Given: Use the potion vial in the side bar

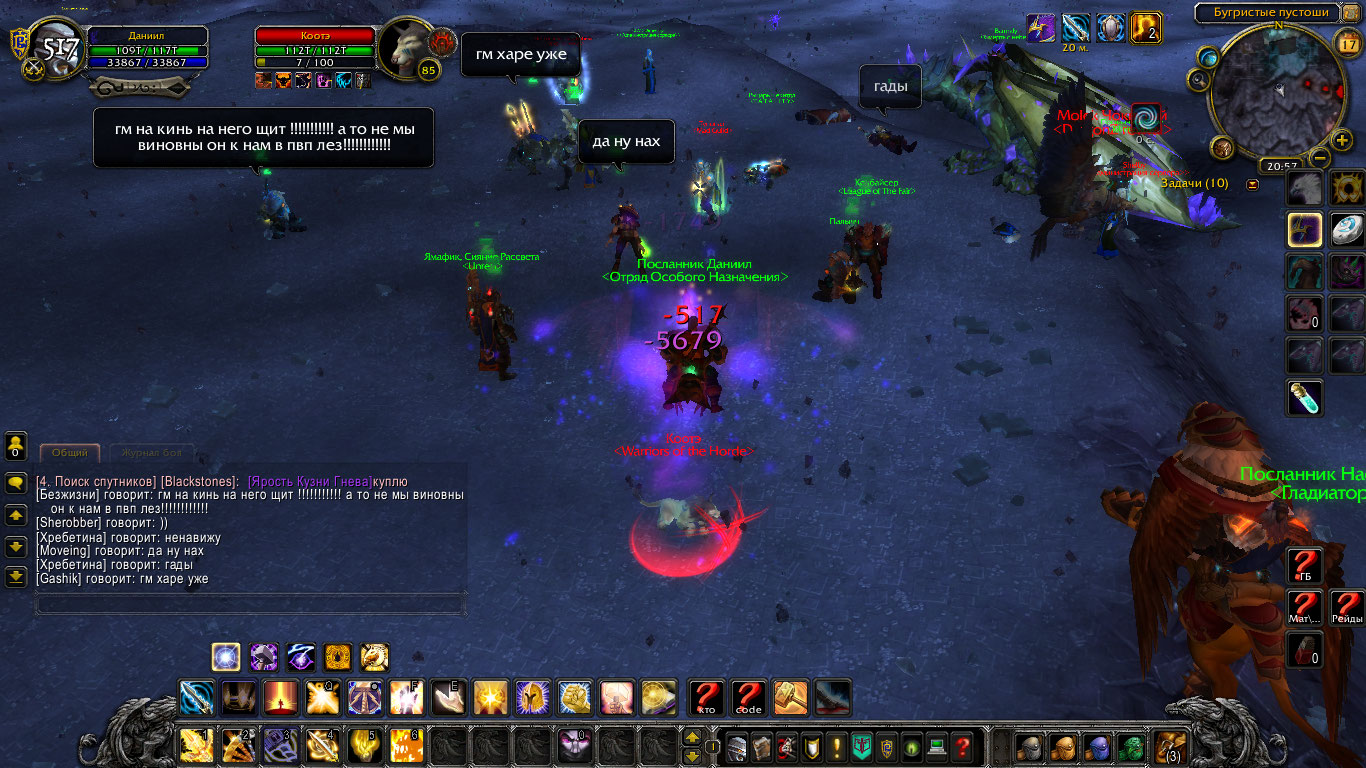Looking at the screenshot, I should point(1304,398).
